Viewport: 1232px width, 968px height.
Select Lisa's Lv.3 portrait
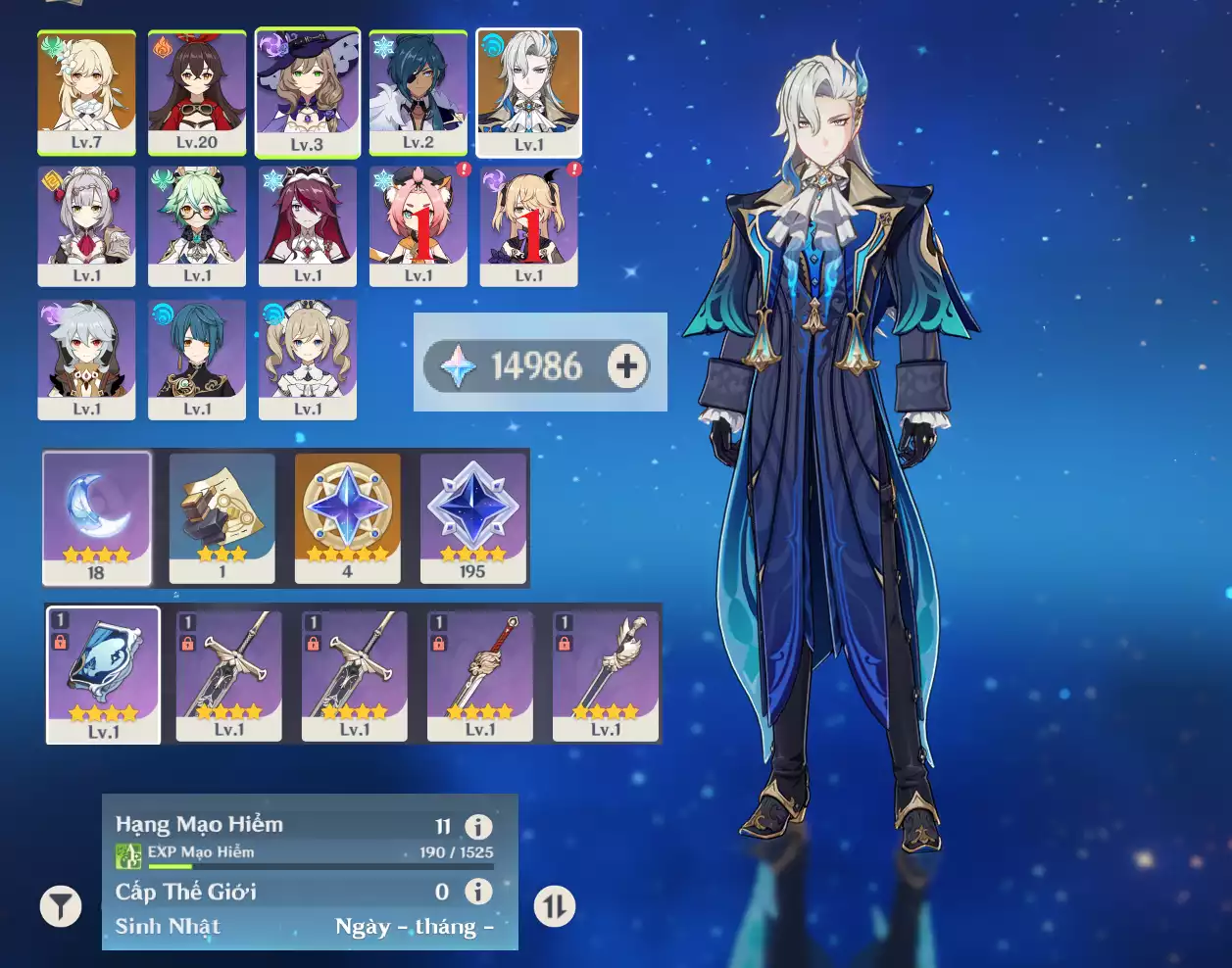point(307,92)
